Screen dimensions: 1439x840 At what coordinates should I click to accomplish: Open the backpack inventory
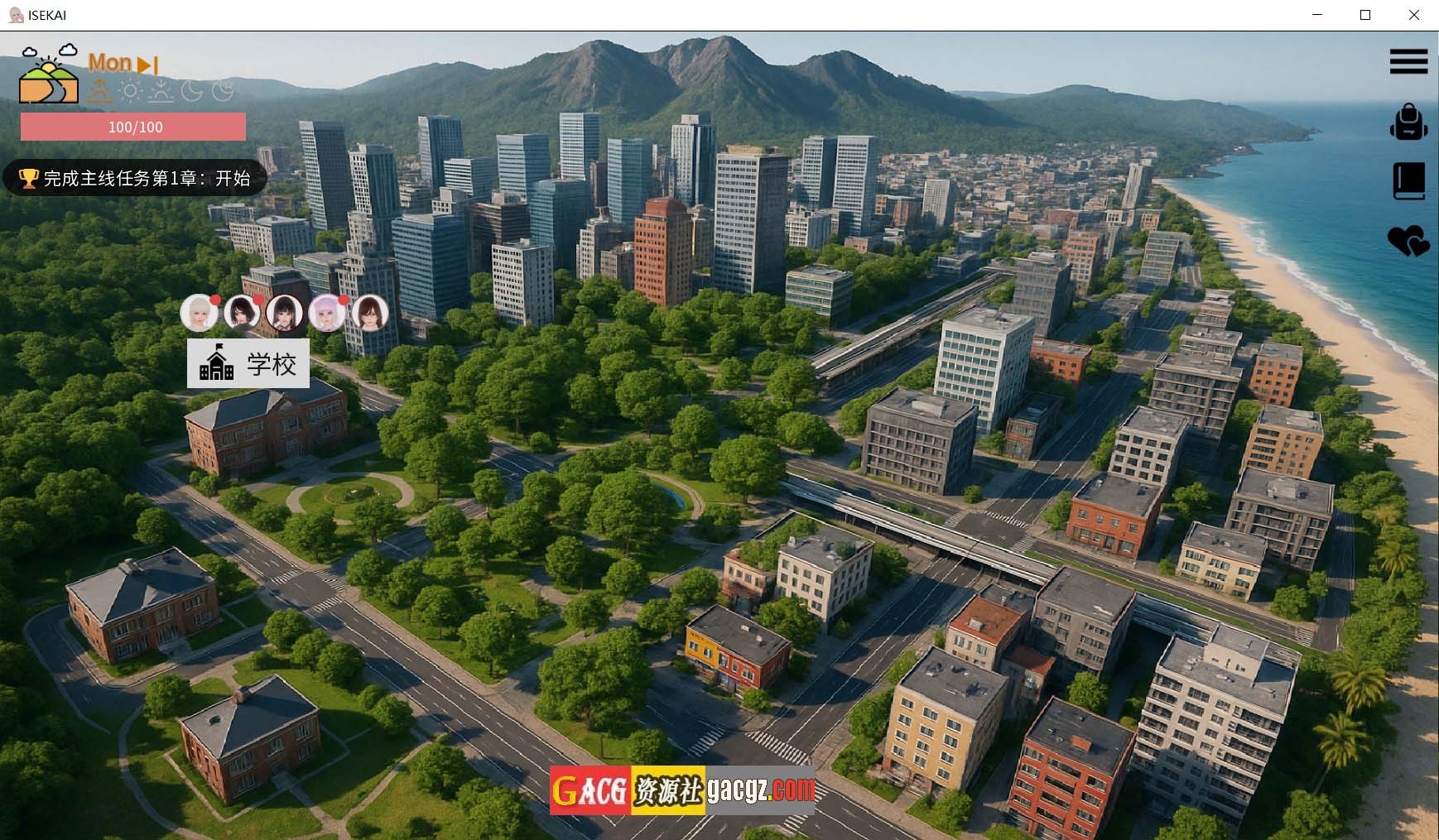(x=1408, y=122)
